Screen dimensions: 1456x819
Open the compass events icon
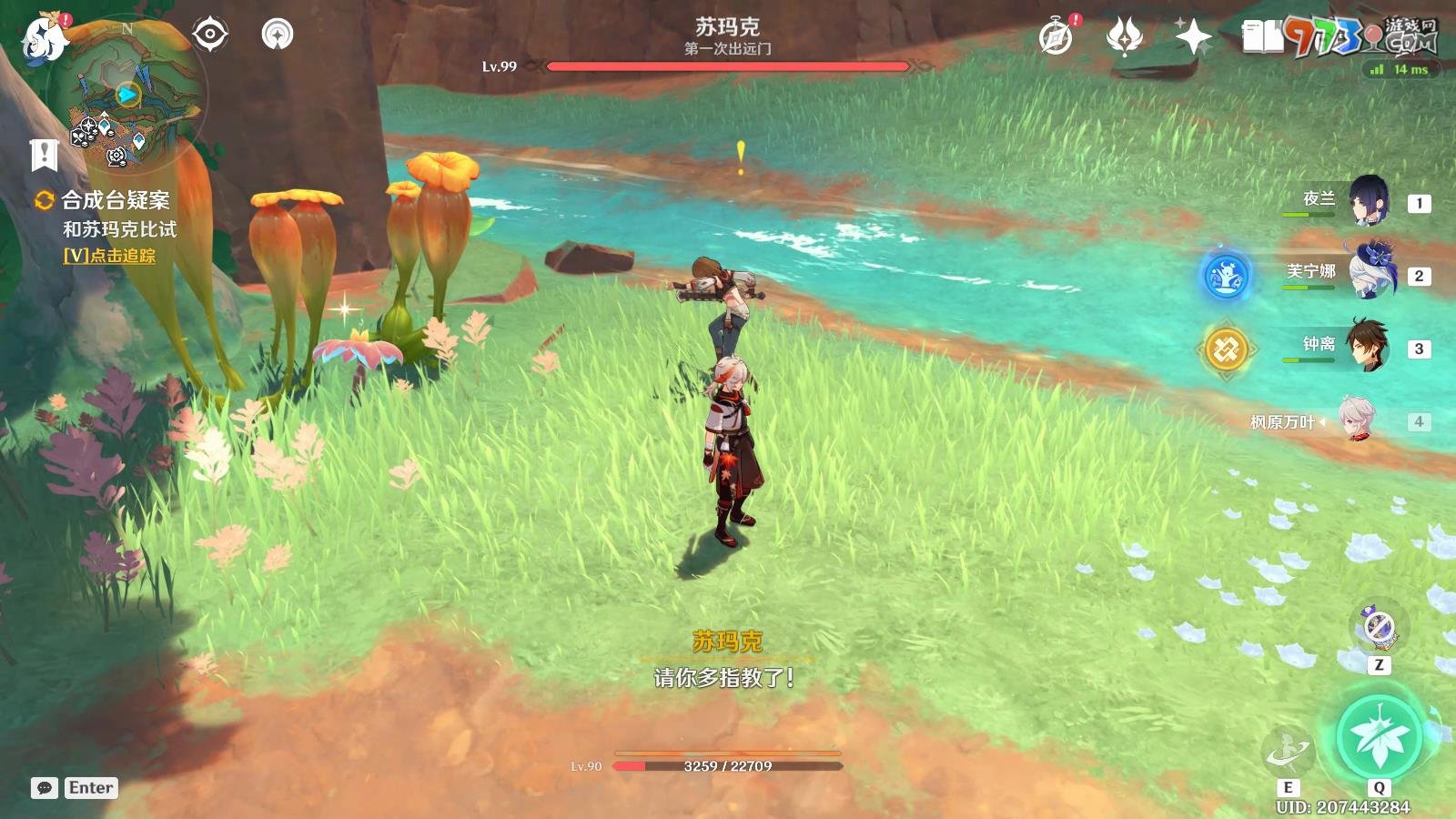click(1056, 38)
